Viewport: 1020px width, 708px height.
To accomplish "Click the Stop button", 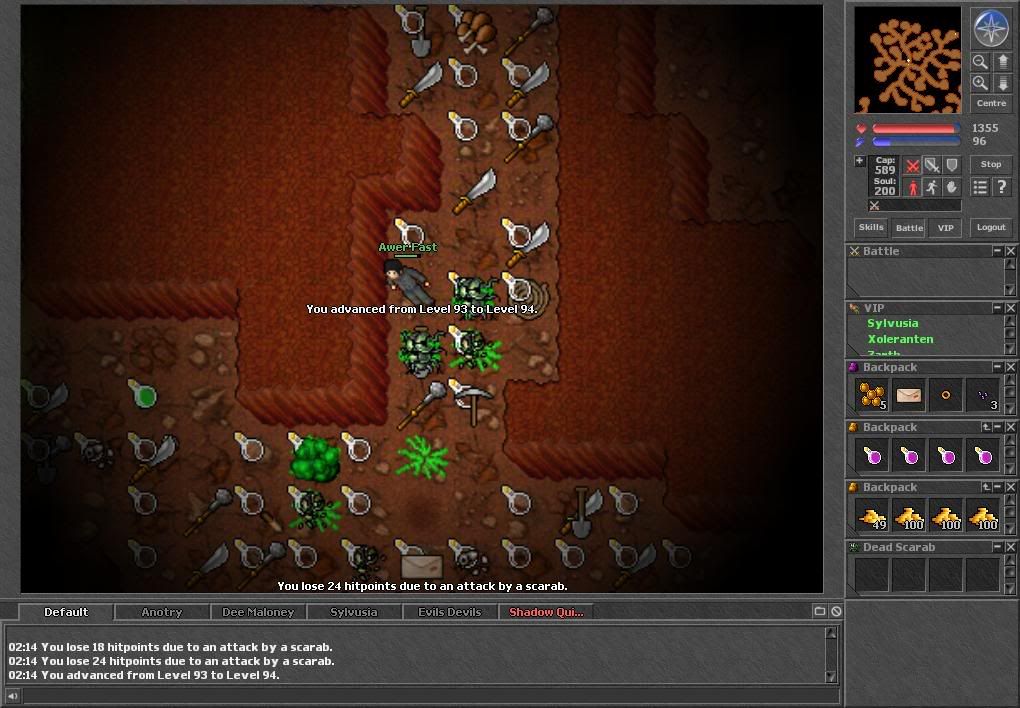I will click(x=991, y=165).
